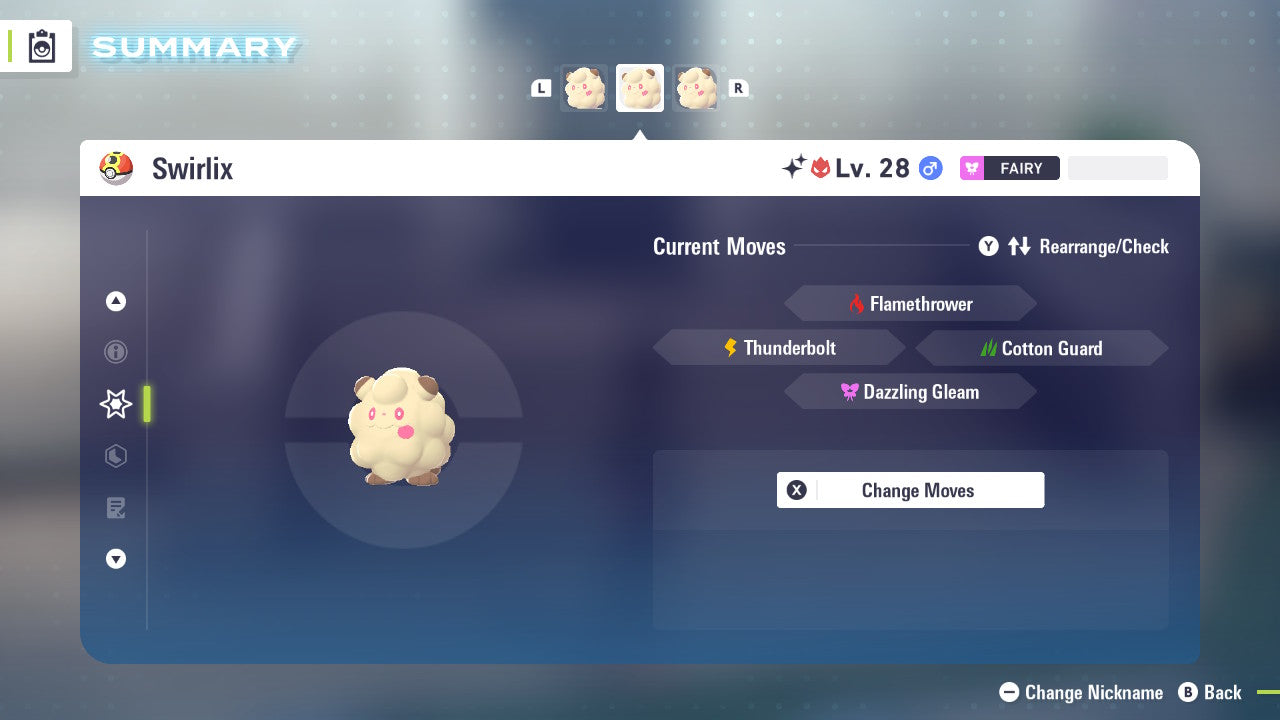This screenshot has height=720, width=1280.
Task: Click the up arrow at top of sidebar
Action: coord(115,301)
